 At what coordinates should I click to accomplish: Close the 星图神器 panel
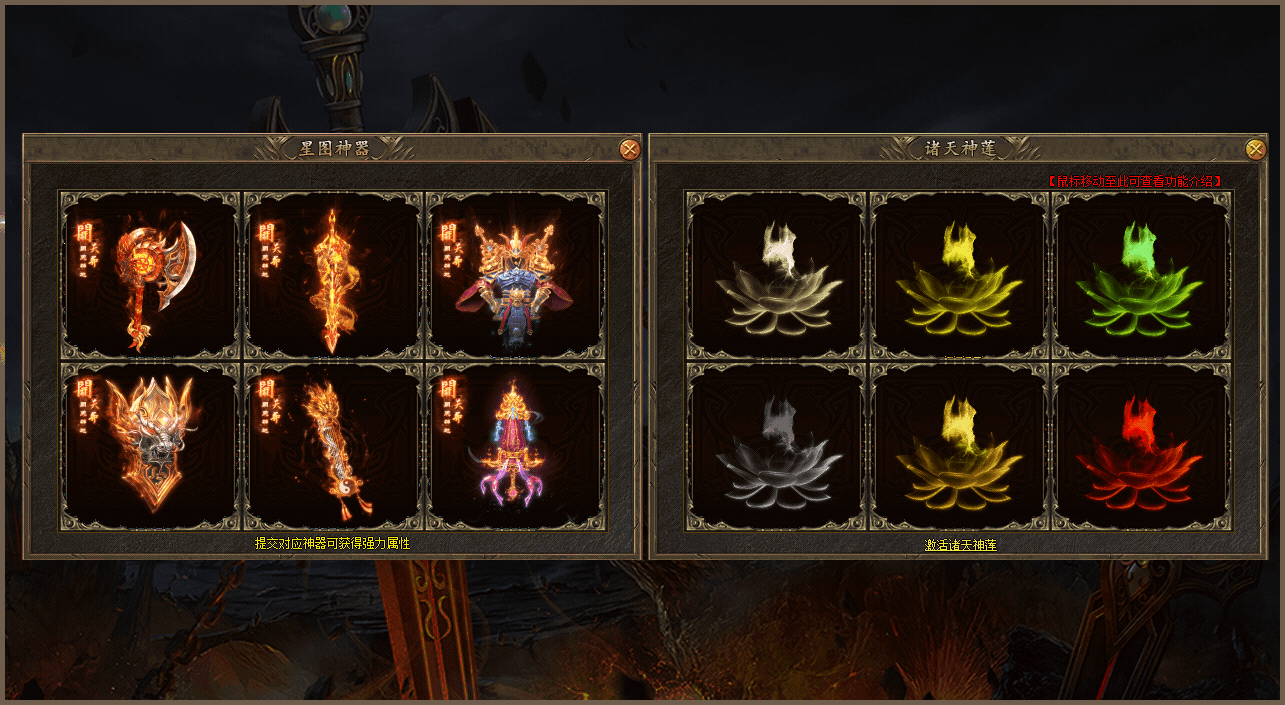(x=629, y=150)
